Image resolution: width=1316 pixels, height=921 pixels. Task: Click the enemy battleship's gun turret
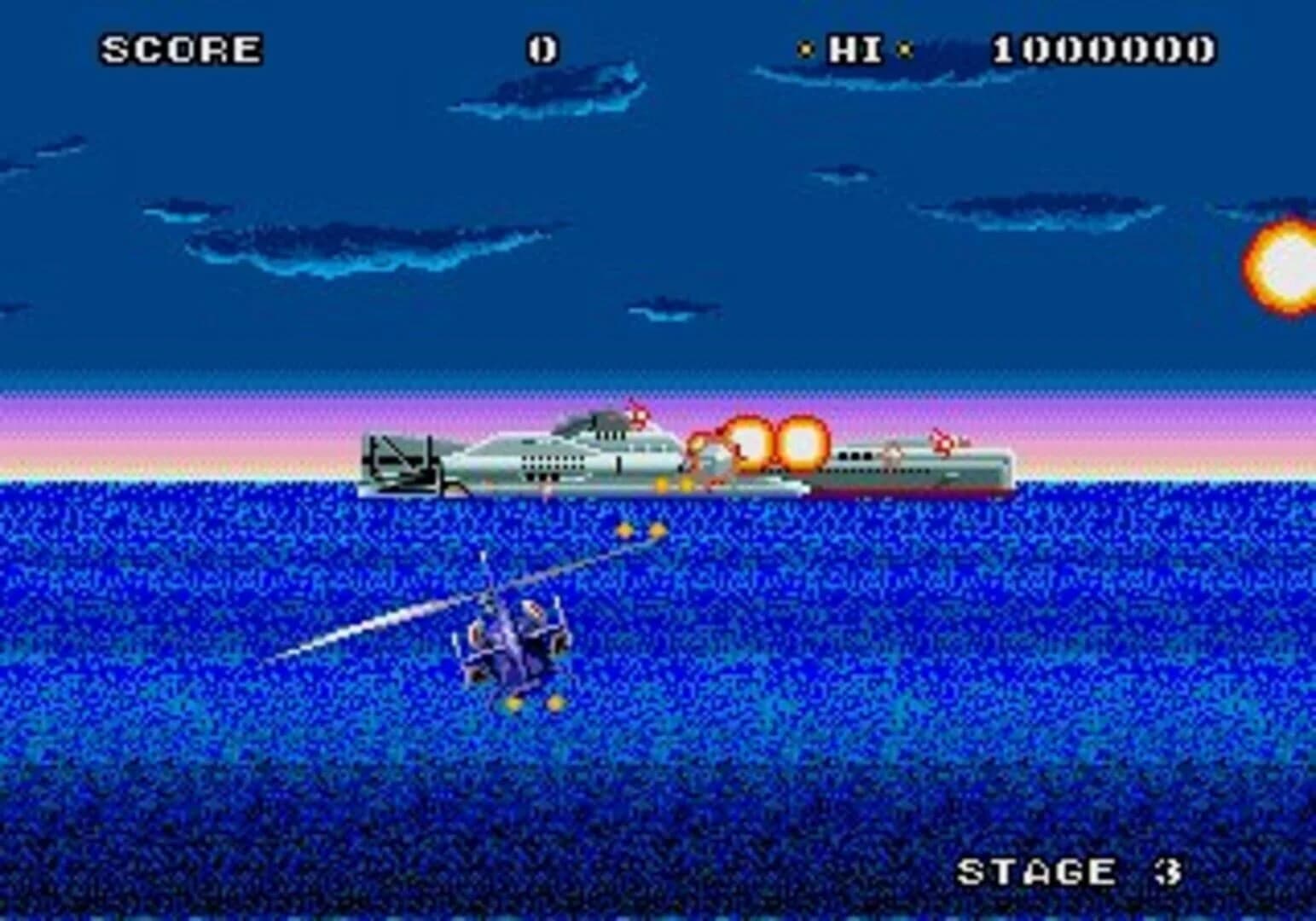pos(606,422)
